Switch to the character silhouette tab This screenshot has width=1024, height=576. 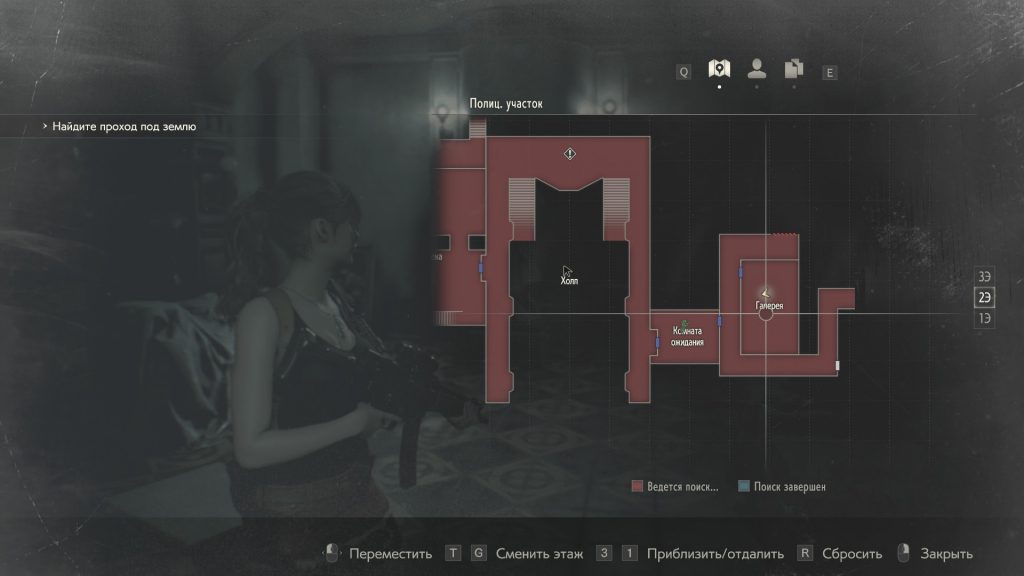(x=757, y=69)
